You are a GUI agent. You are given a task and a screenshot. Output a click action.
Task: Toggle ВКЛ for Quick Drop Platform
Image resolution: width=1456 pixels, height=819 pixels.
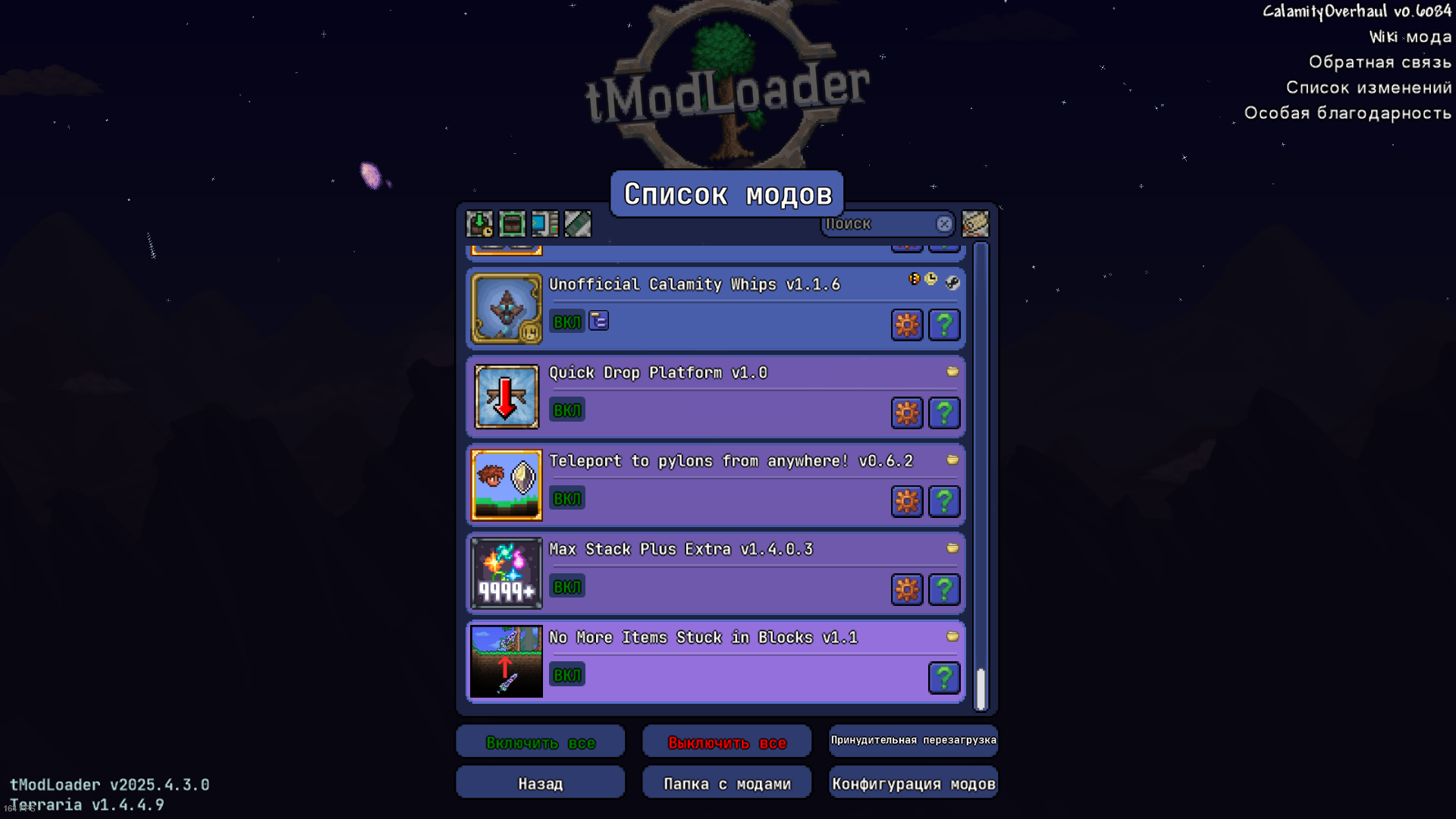pos(566,409)
